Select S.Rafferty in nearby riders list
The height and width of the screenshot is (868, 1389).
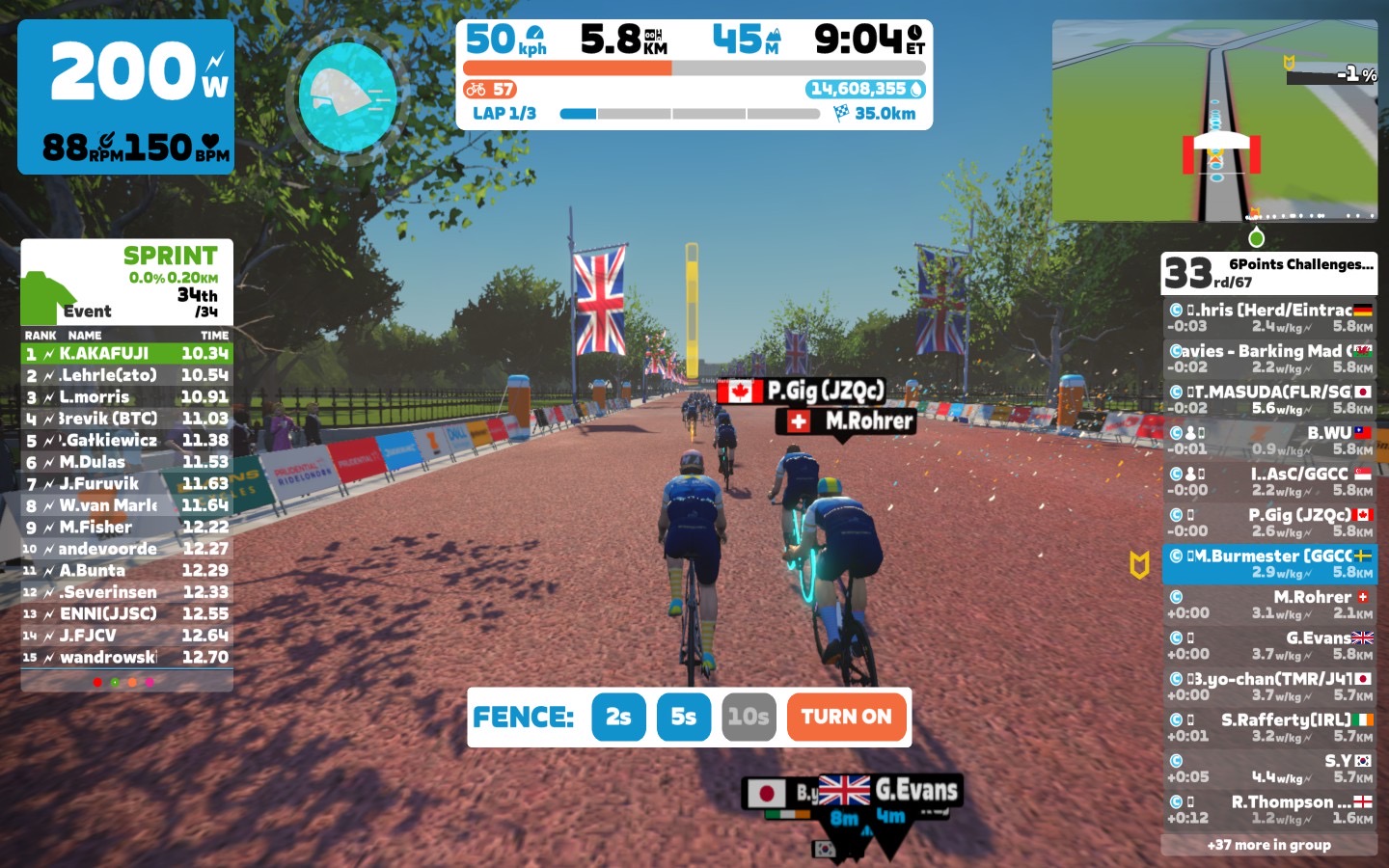[x=1268, y=727]
